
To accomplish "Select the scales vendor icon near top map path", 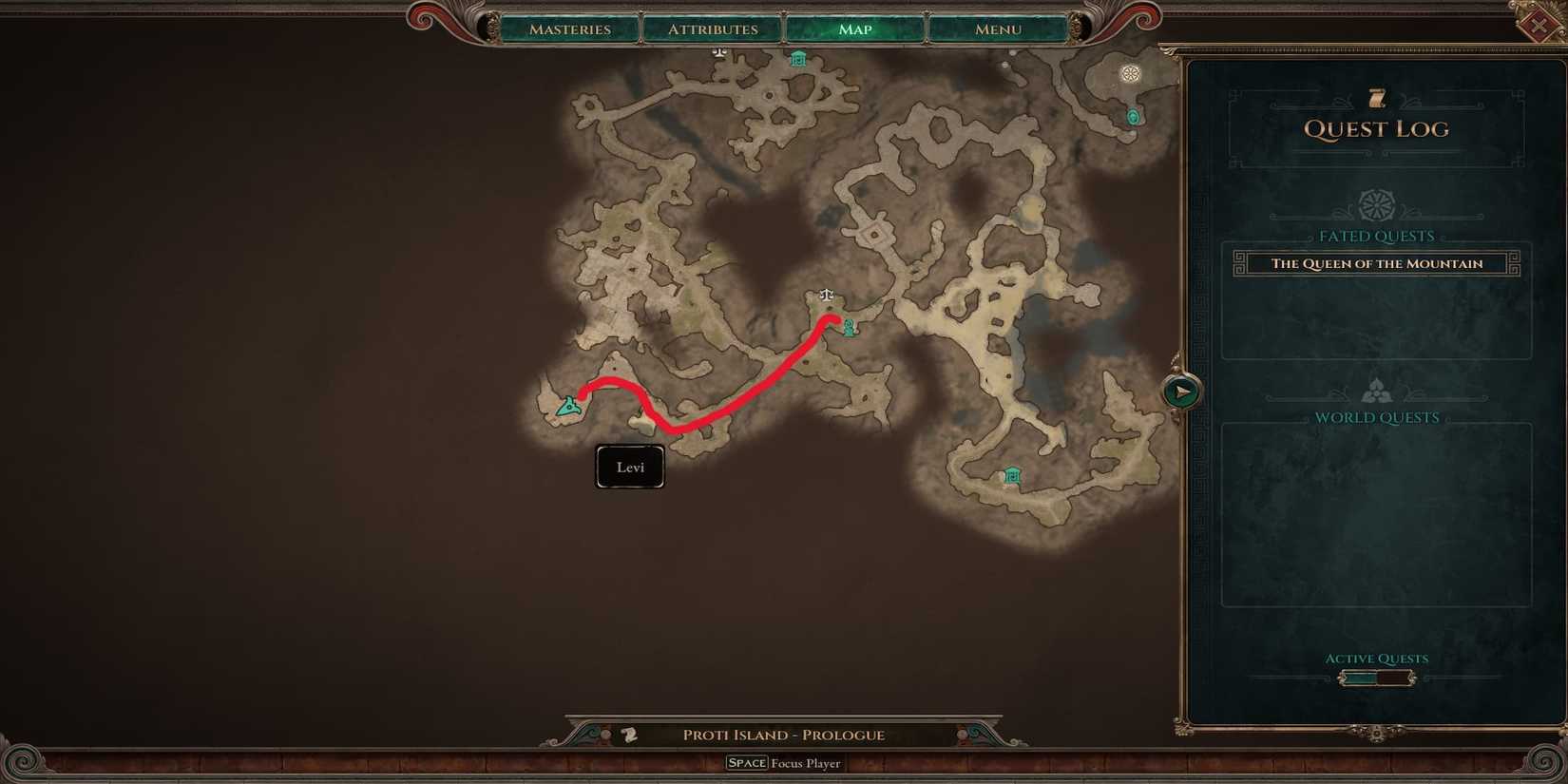I will click(x=718, y=53).
